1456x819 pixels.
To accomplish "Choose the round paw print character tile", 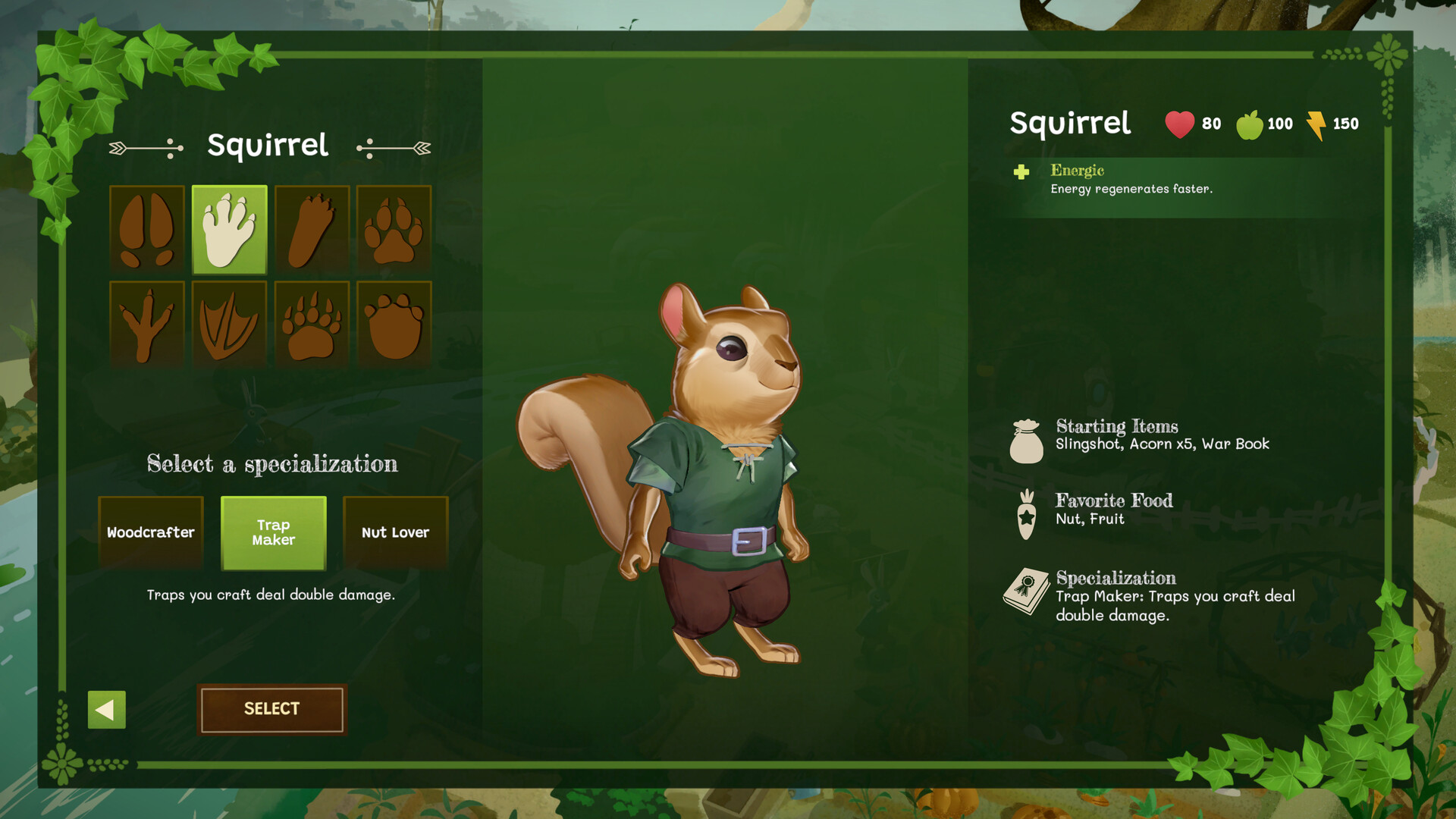I will click(x=394, y=325).
